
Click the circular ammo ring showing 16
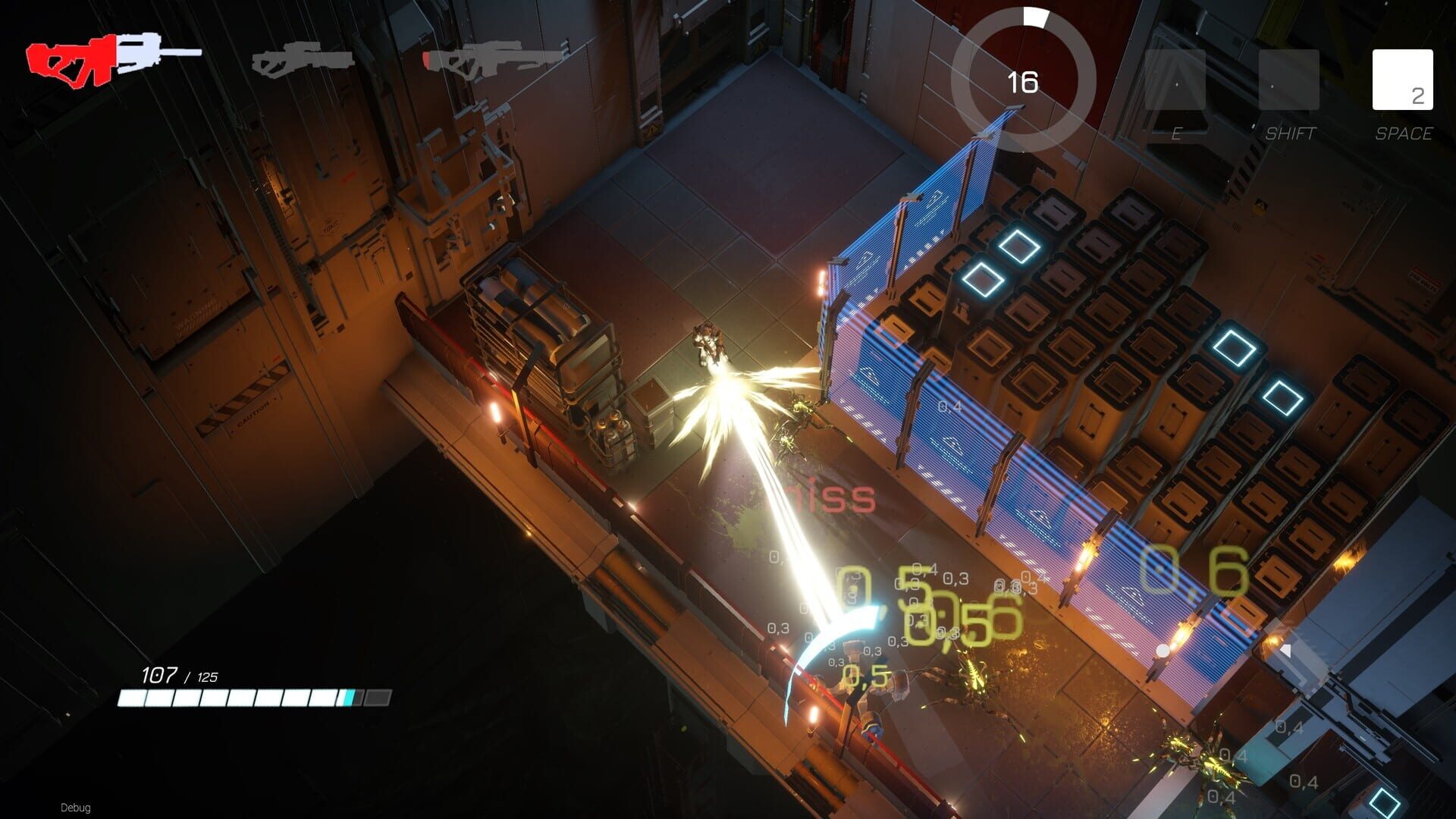coord(1024,80)
